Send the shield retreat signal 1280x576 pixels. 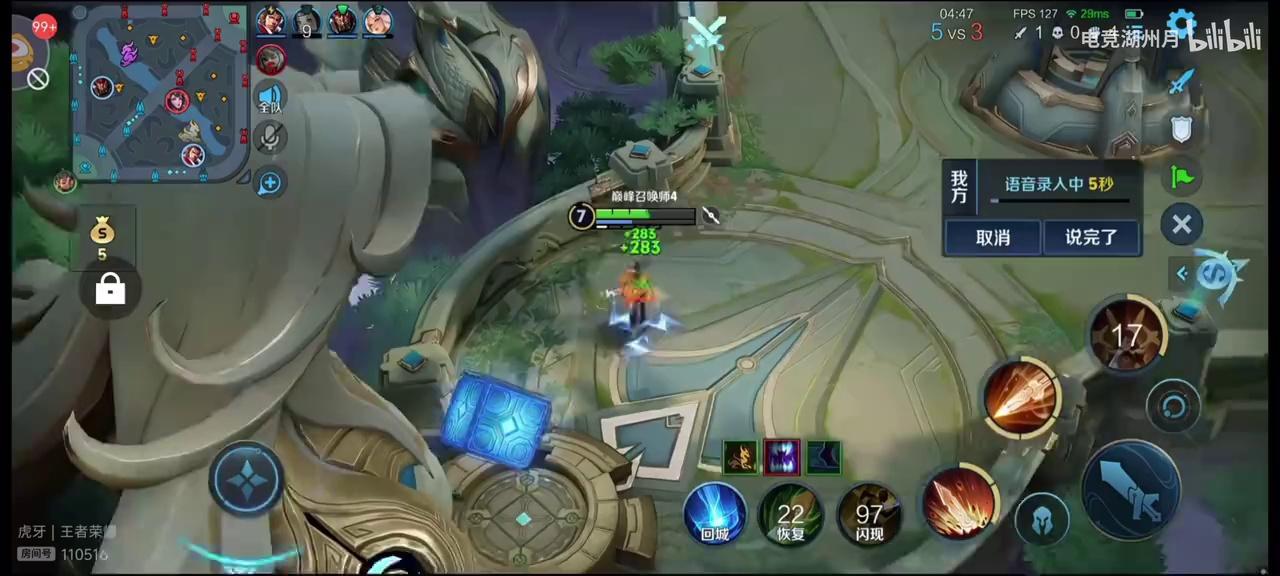[1182, 130]
